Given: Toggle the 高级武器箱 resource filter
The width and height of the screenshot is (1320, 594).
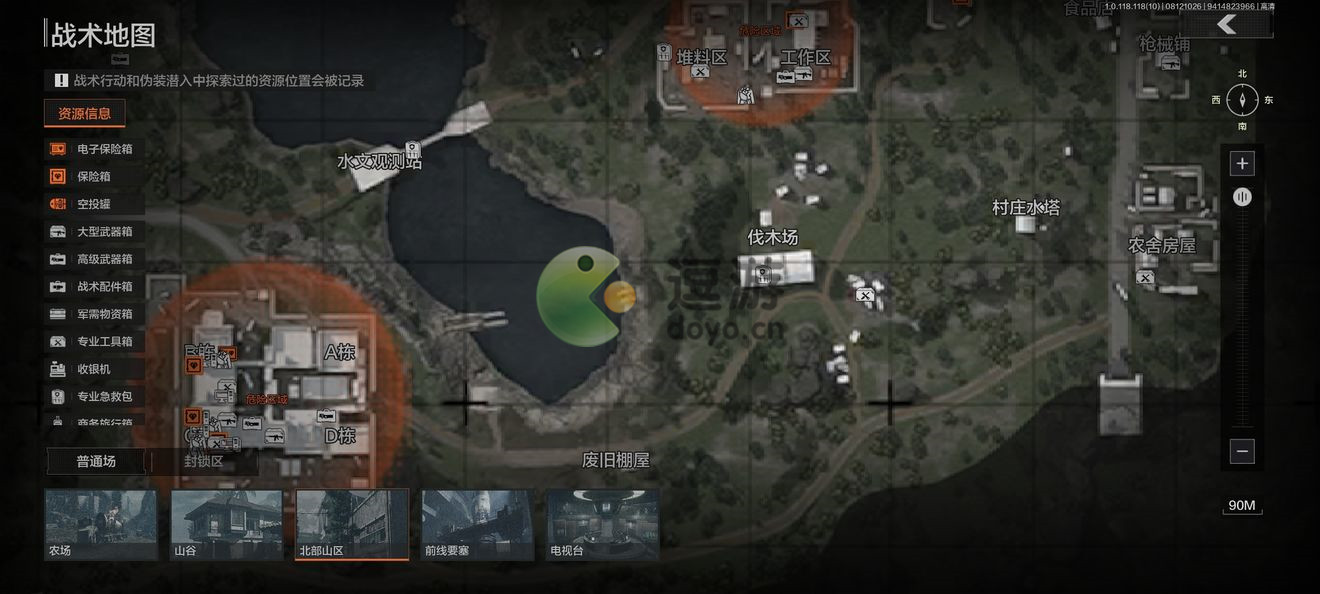Looking at the screenshot, I should click(93, 259).
